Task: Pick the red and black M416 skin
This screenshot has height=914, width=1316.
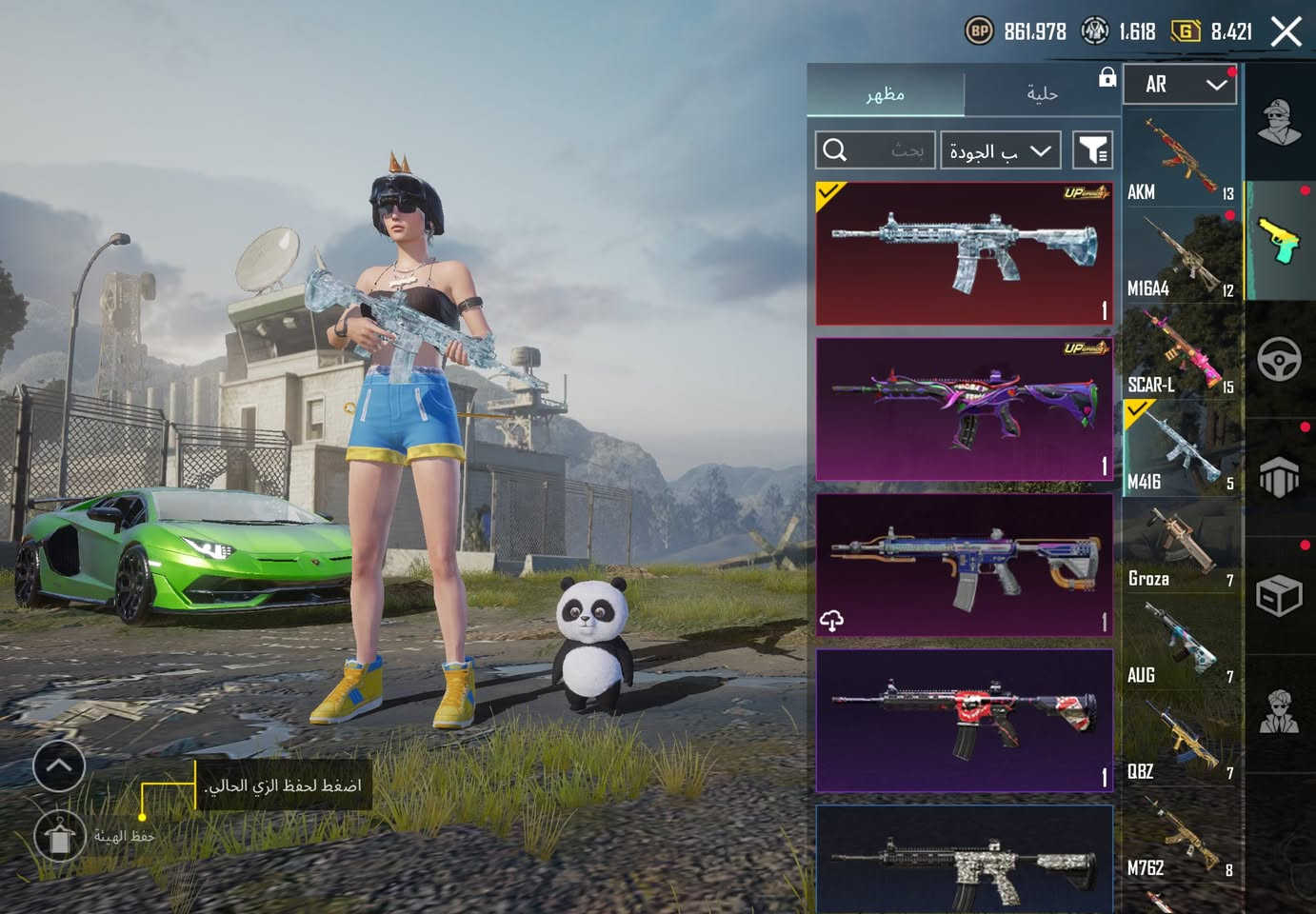Action: [964, 721]
